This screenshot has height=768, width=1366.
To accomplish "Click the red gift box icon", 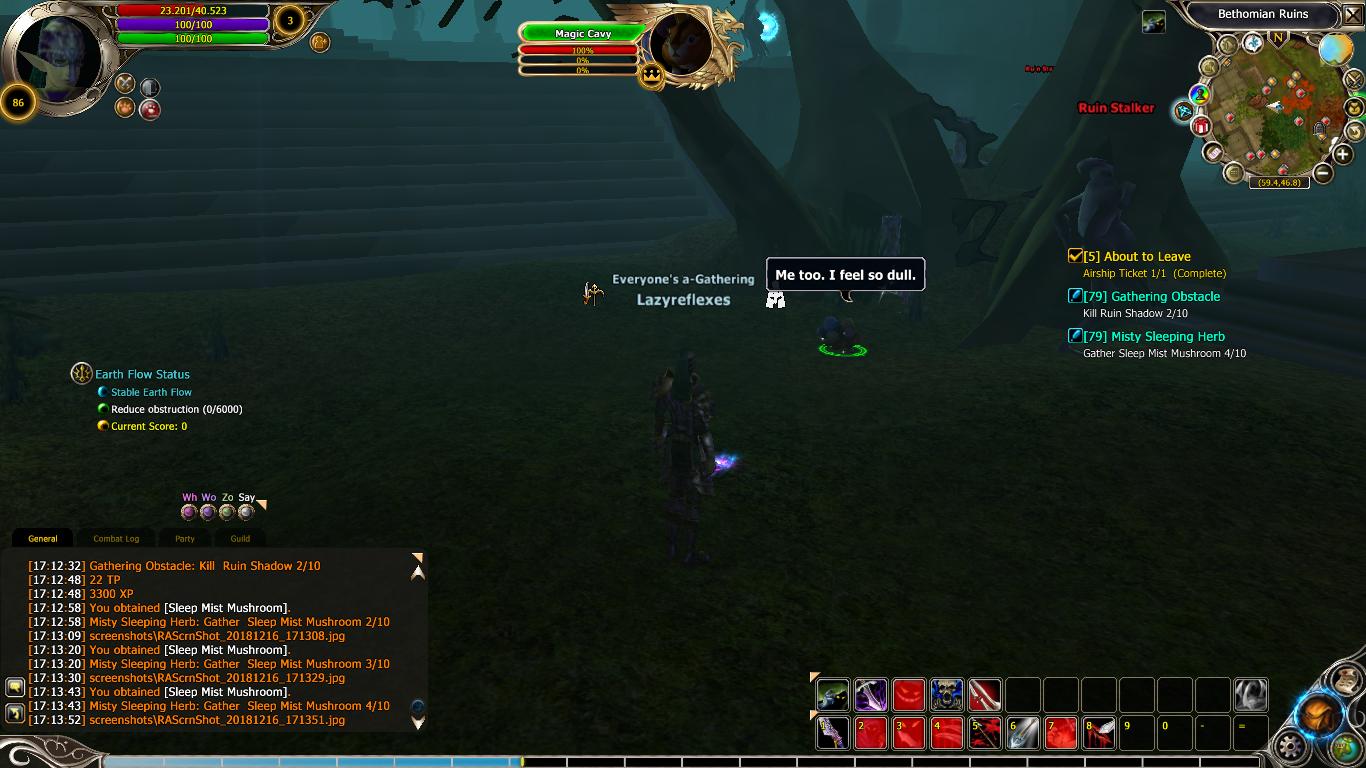I will point(1201,126).
